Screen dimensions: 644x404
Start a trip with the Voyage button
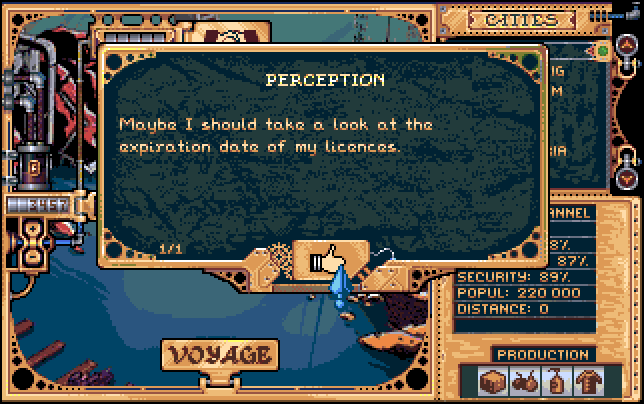[219, 355]
